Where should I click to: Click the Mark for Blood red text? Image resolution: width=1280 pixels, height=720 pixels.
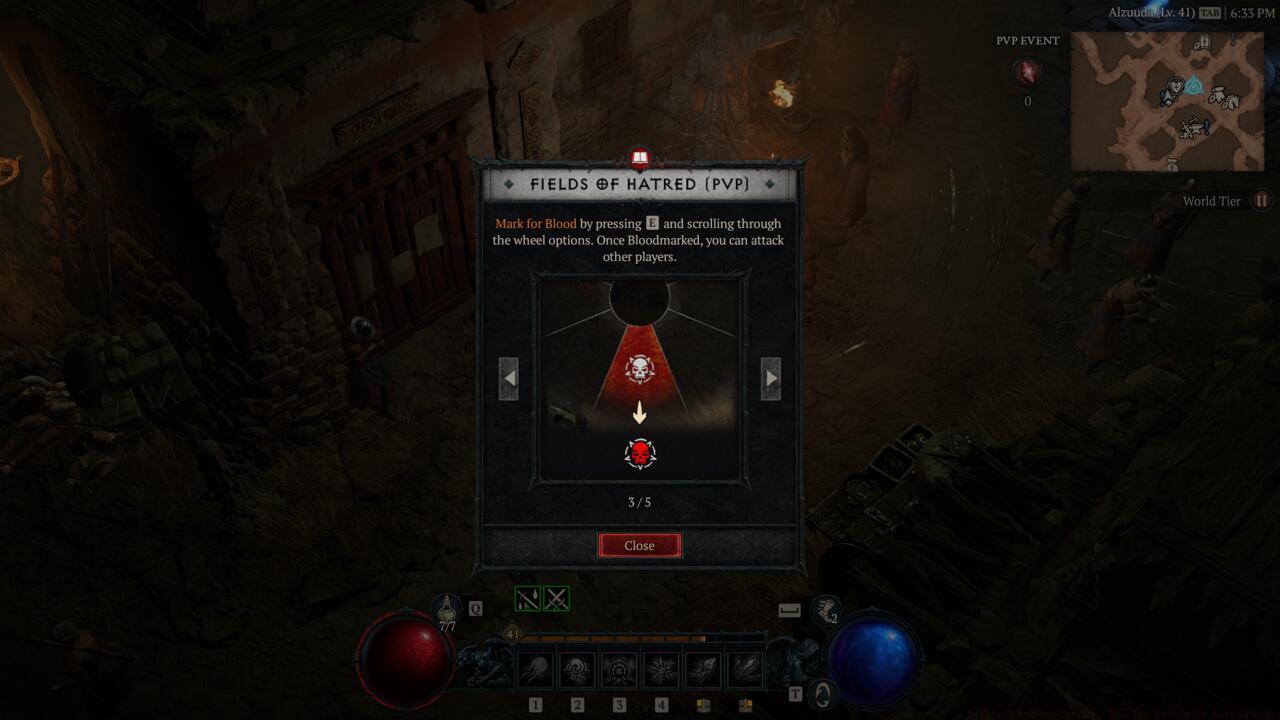(534, 223)
